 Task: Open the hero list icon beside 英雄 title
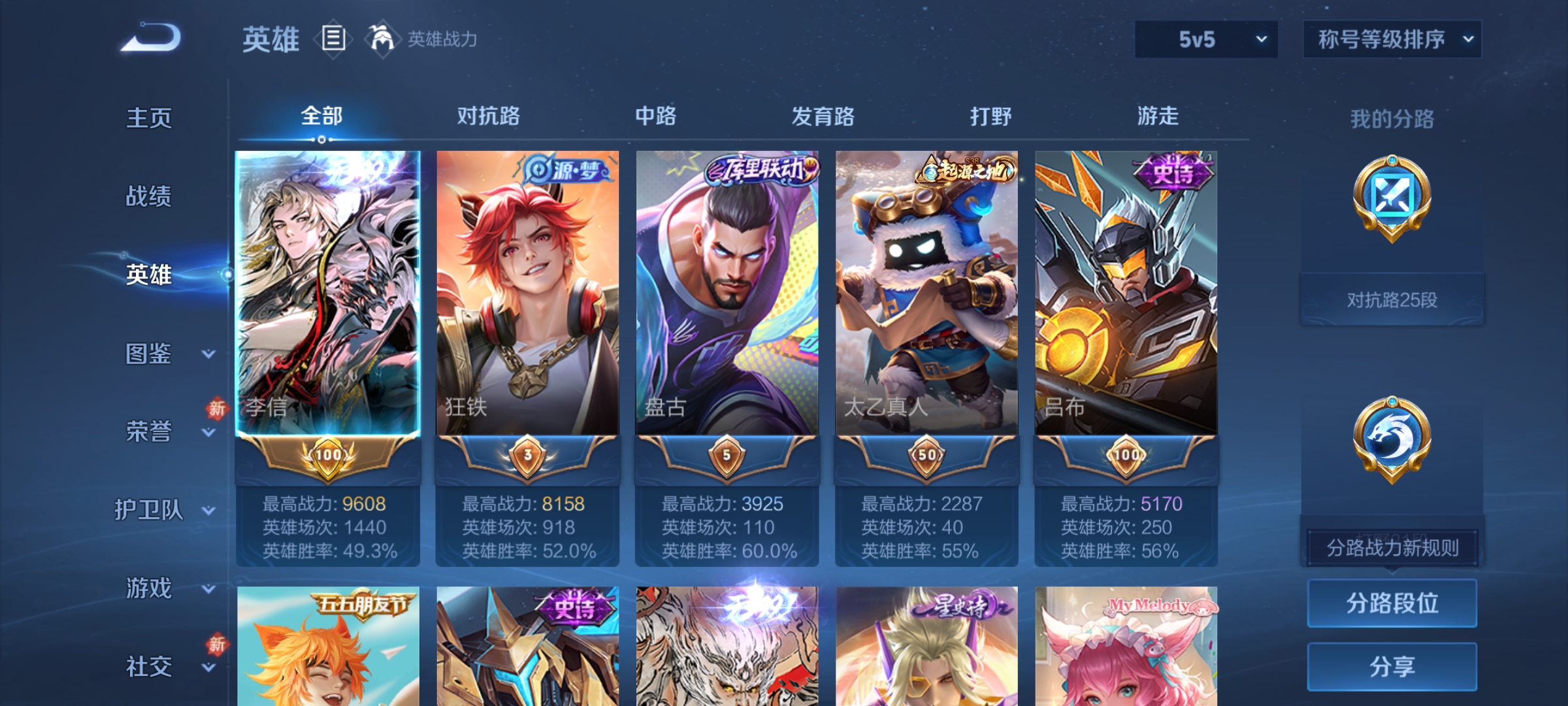pos(332,39)
